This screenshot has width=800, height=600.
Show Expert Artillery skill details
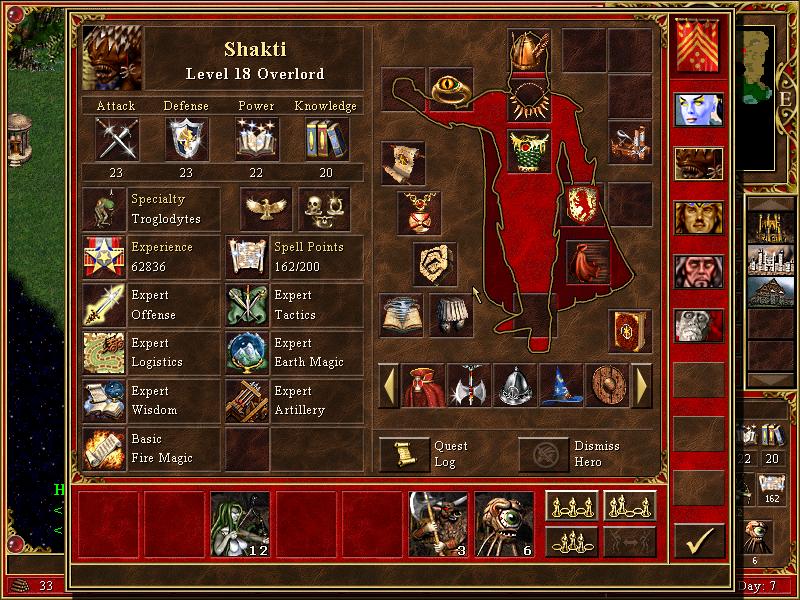(x=247, y=401)
